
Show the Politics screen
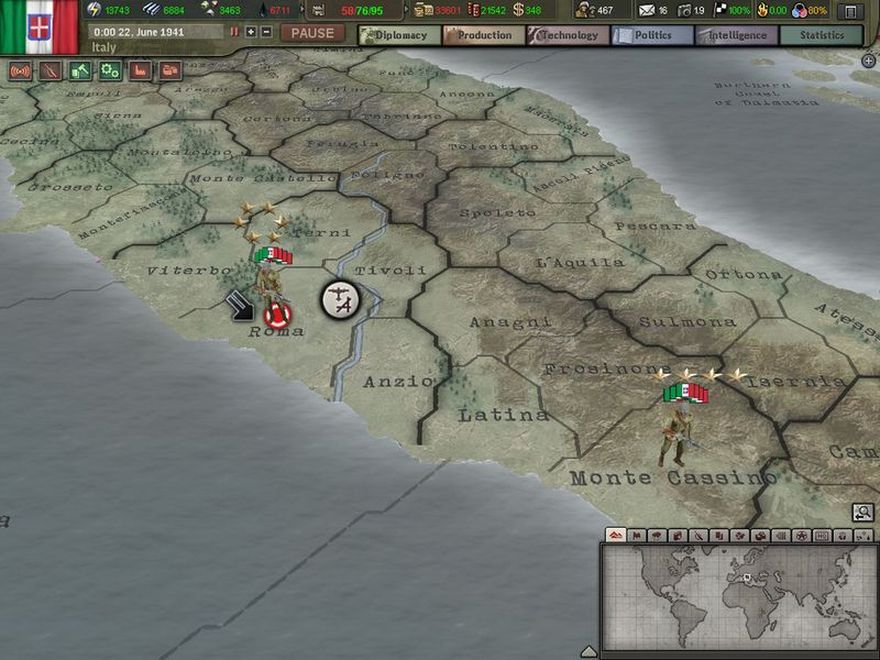click(x=652, y=35)
